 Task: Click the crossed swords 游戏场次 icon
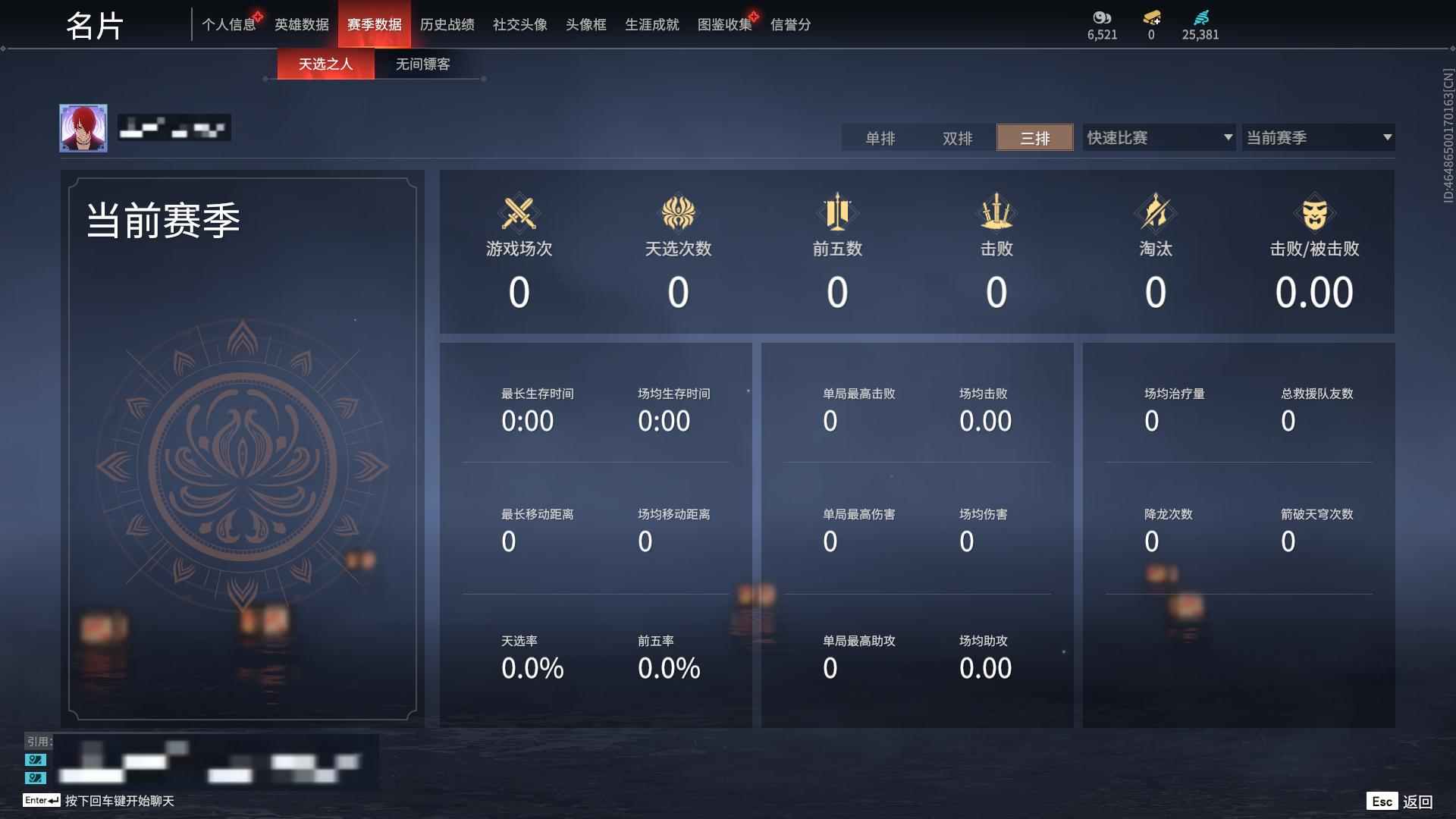pos(518,212)
